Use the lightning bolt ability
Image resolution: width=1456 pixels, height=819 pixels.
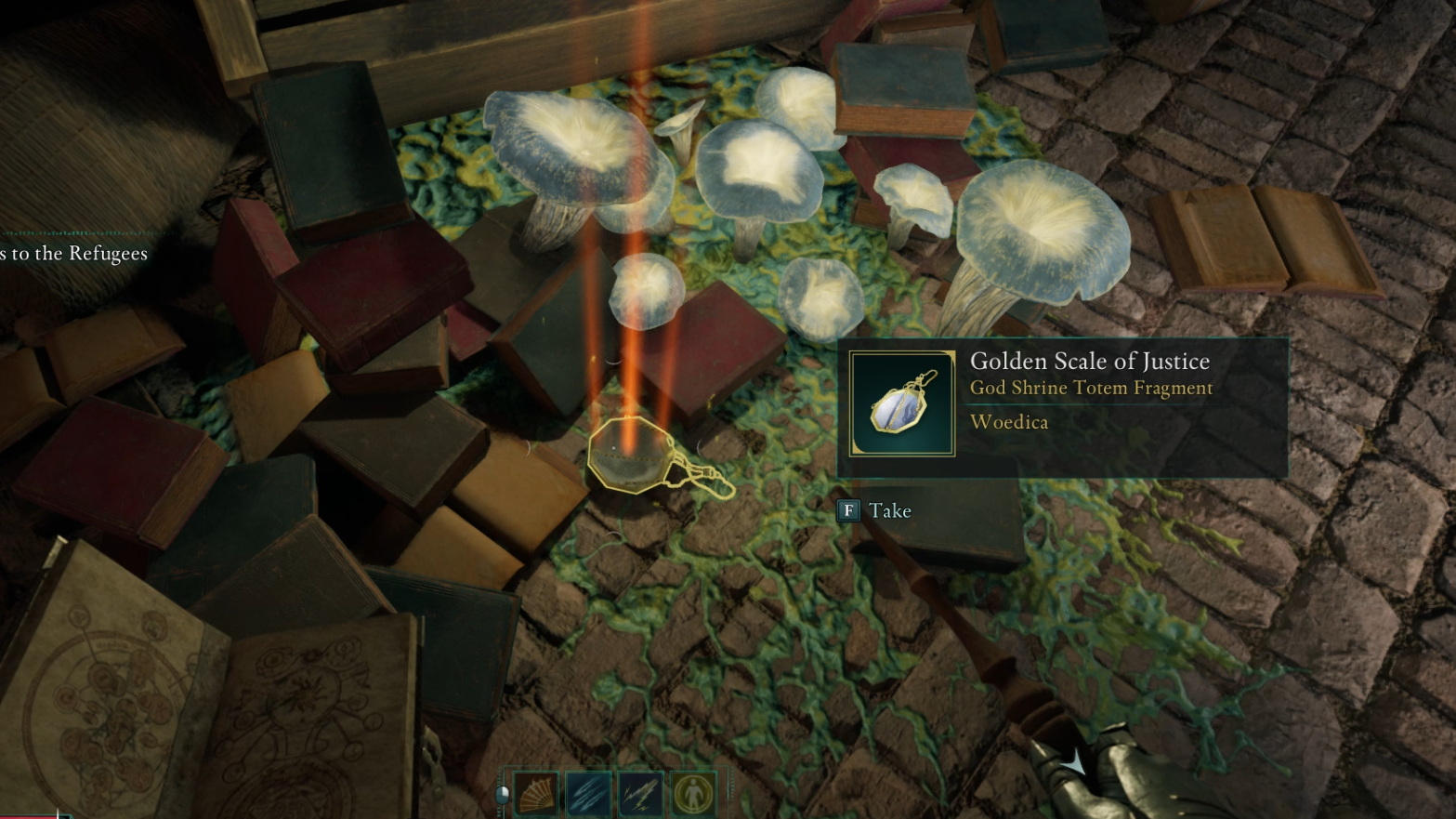click(x=640, y=795)
